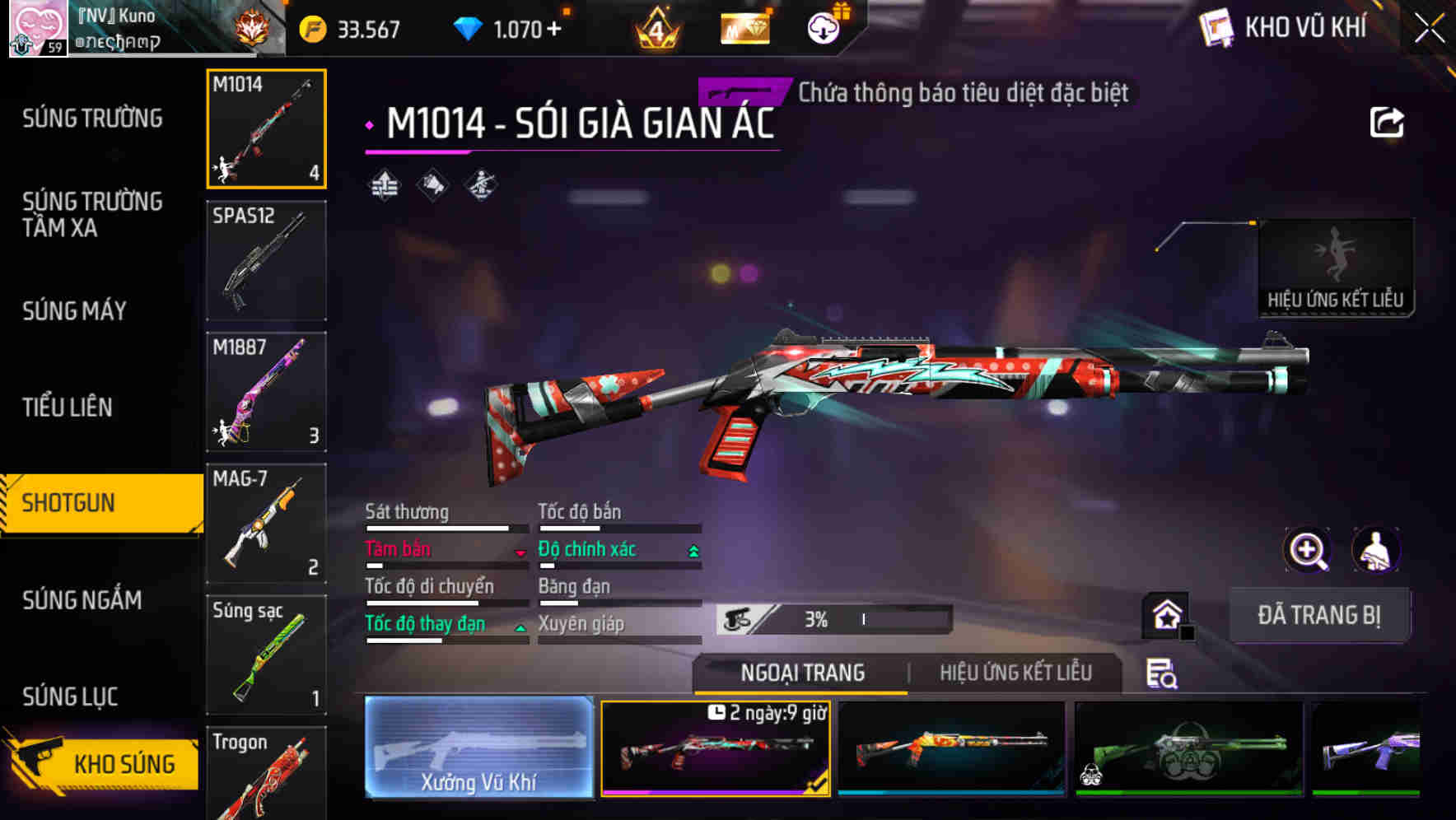Click the diamond currency icon
Viewport: 1456px width, 820px height.
(x=466, y=27)
